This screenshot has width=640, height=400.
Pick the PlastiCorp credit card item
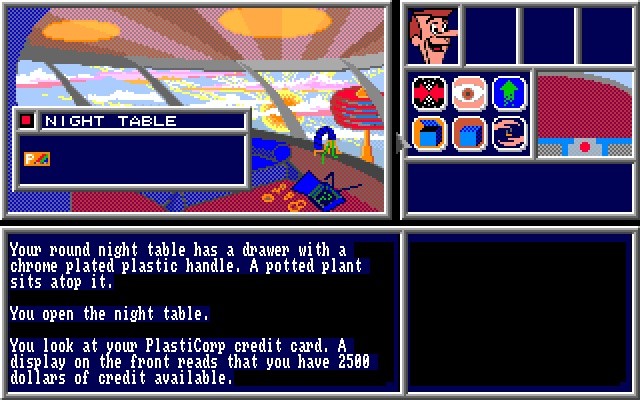pos(37,158)
